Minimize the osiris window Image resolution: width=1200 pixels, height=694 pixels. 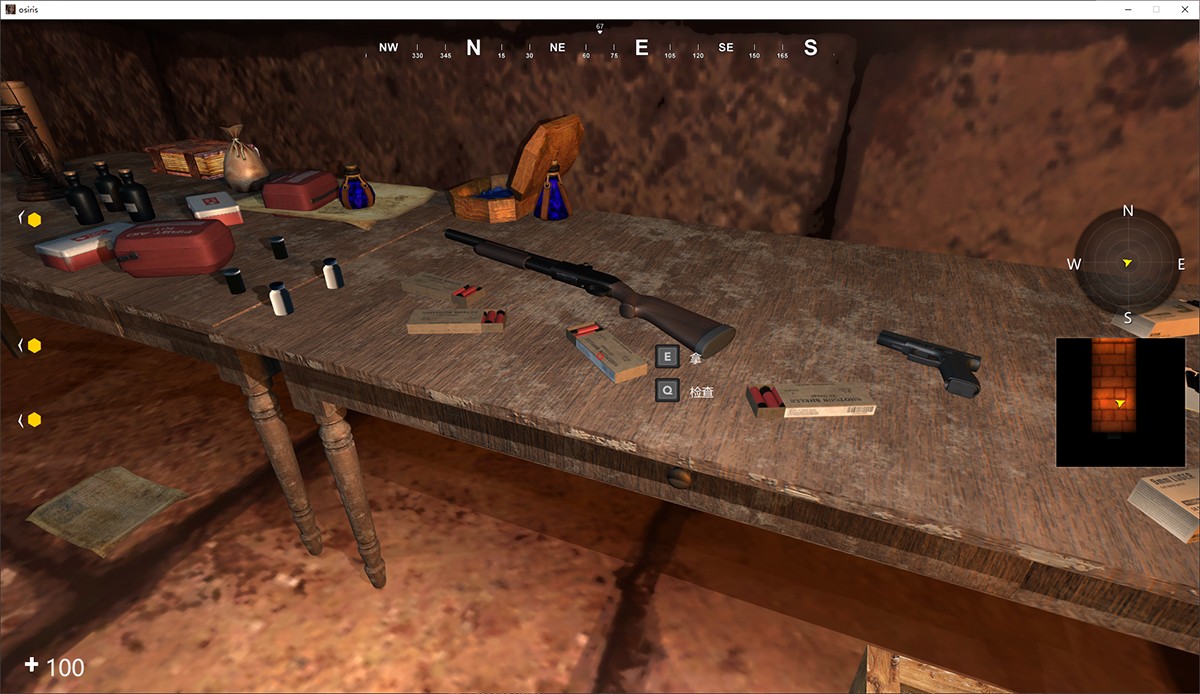pyautogui.click(x=1128, y=9)
